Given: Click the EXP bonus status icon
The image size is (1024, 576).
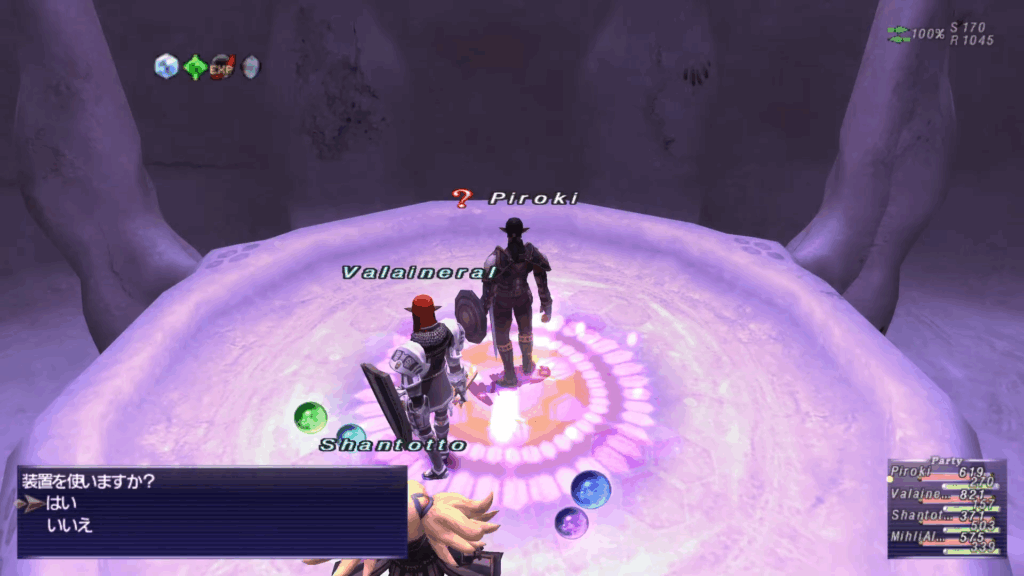Looking at the screenshot, I should click(221, 67).
